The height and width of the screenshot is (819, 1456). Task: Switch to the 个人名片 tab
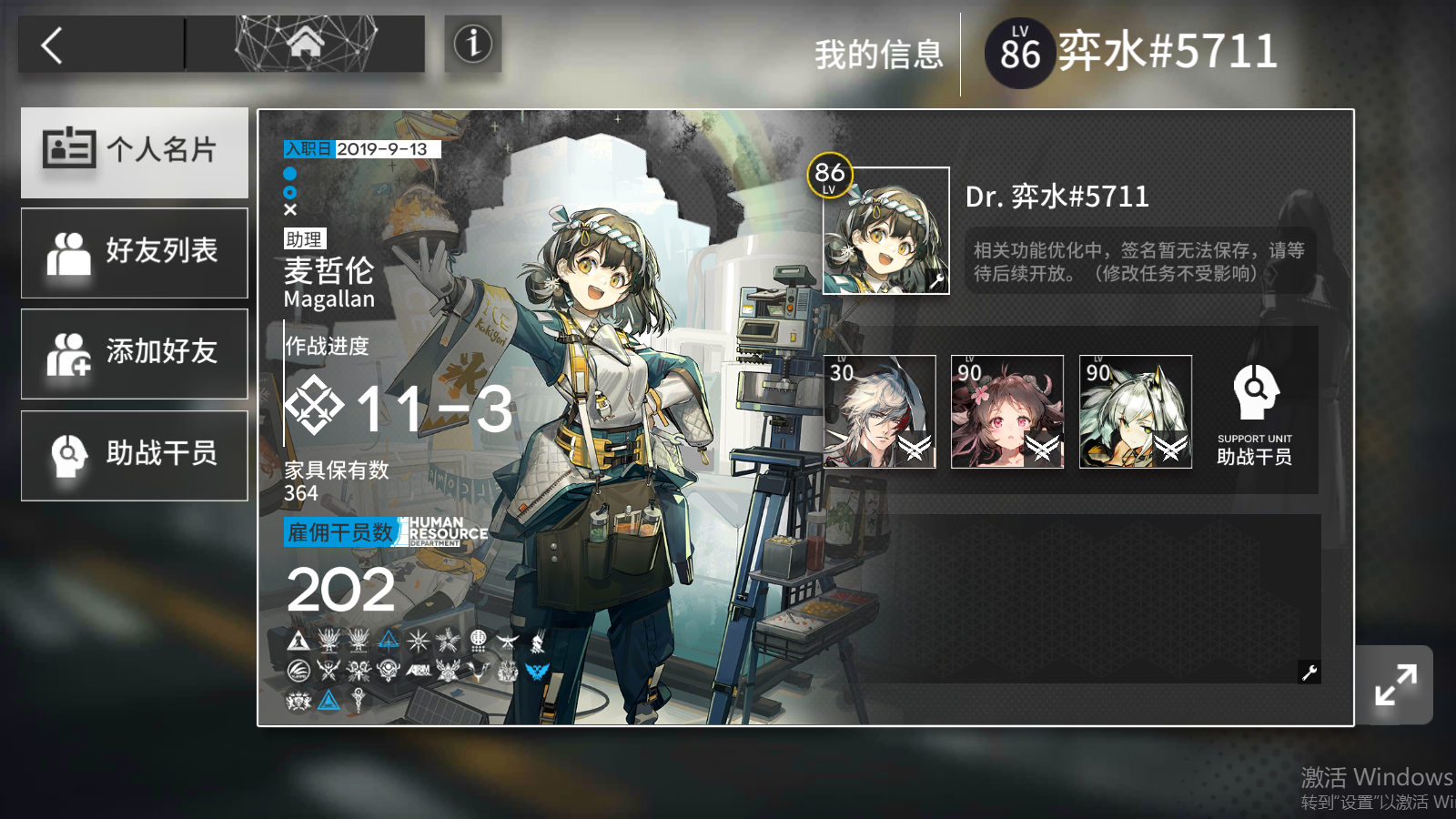click(133, 152)
